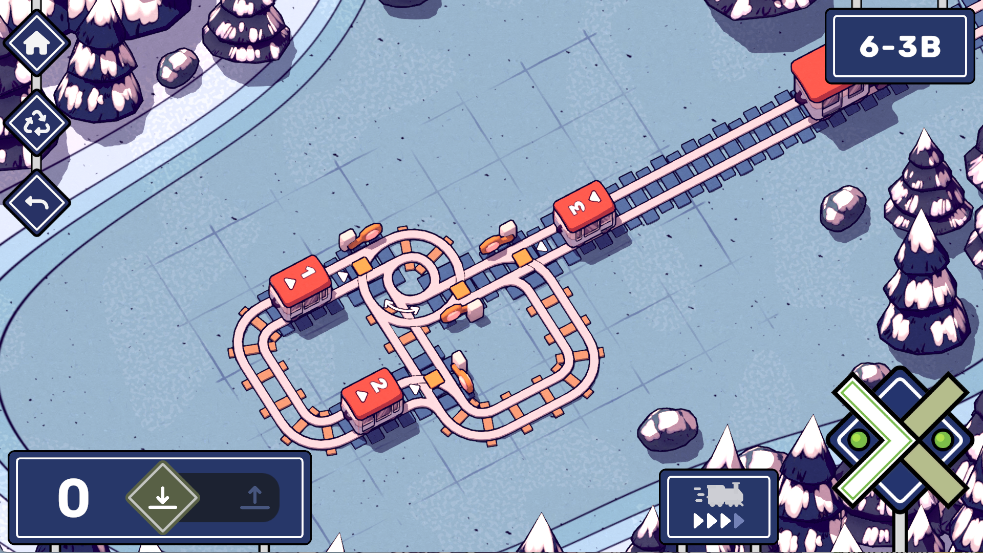Open the 6-3B level sign
Screen dimensions: 983x553
point(900,47)
